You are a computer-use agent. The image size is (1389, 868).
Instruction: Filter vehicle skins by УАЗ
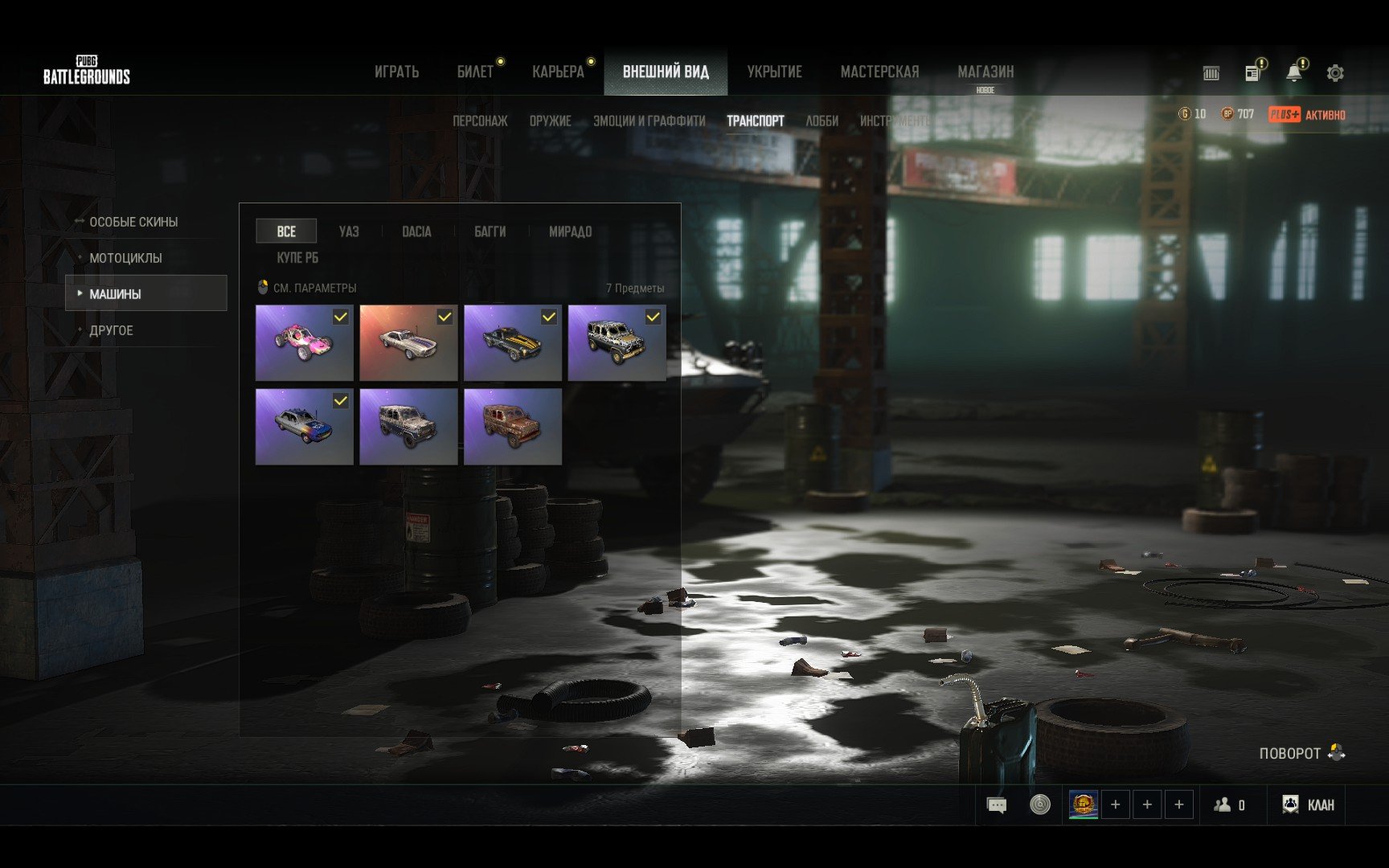pyautogui.click(x=349, y=231)
